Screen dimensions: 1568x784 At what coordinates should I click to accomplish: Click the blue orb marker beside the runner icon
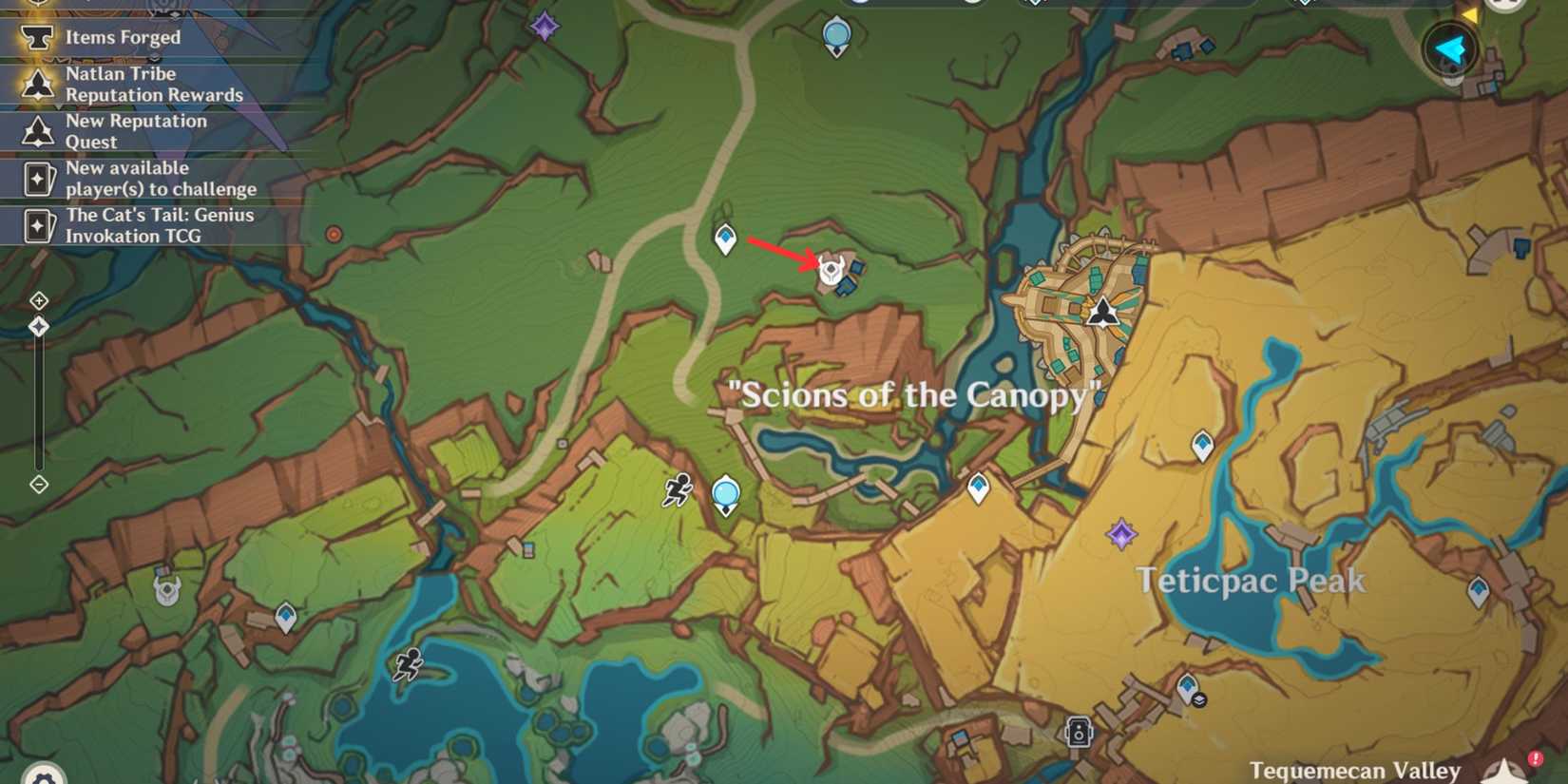tap(725, 491)
